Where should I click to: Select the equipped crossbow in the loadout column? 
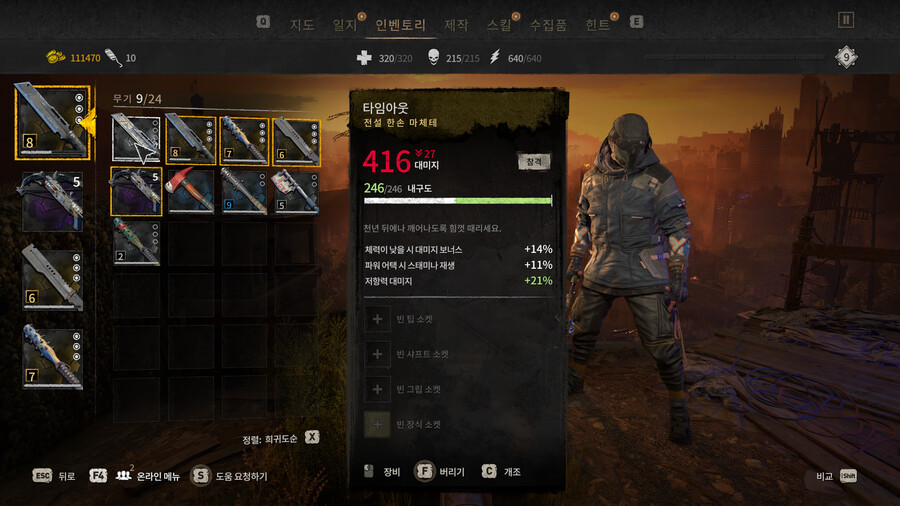tap(52, 202)
